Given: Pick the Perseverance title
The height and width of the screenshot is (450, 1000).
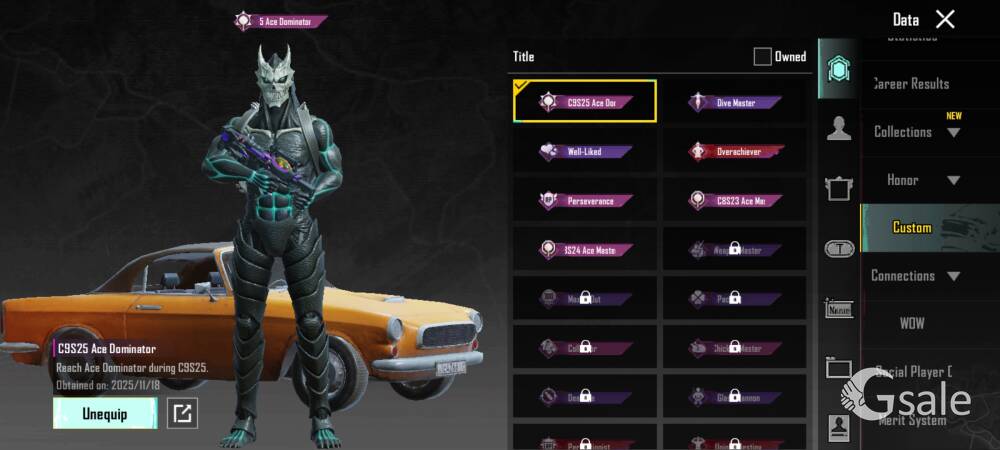Looking at the screenshot, I should pyautogui.click(x=585, y=200).
